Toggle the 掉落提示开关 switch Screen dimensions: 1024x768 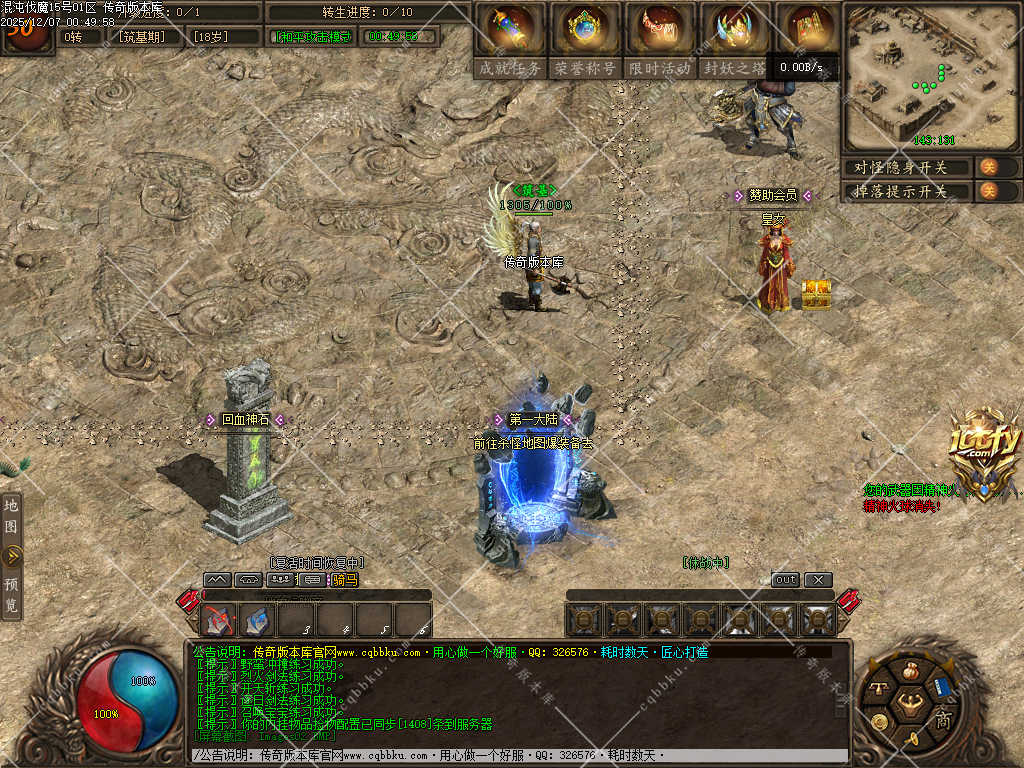(x=988, y=191)
